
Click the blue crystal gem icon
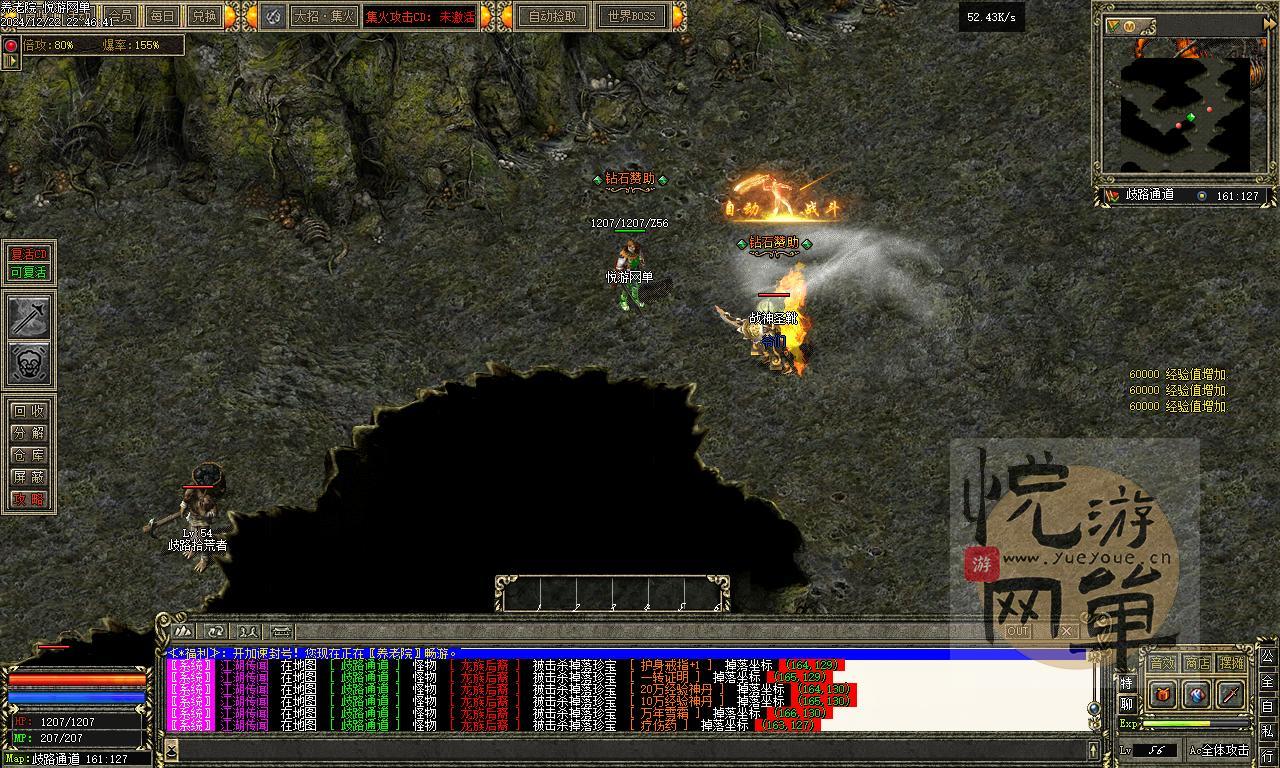pyautogui.click(x=1197, y=693)
